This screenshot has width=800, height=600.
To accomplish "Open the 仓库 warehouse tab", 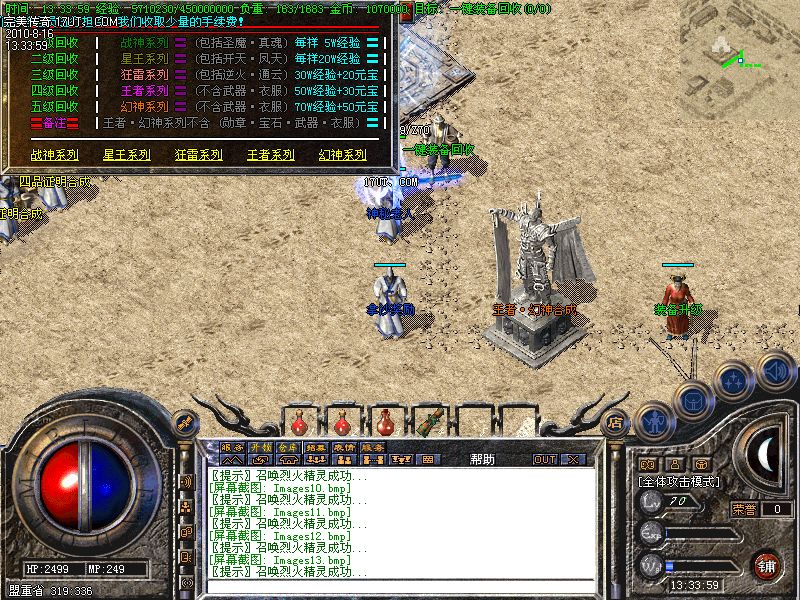I will pyautogui.click(x=288, y=447).
